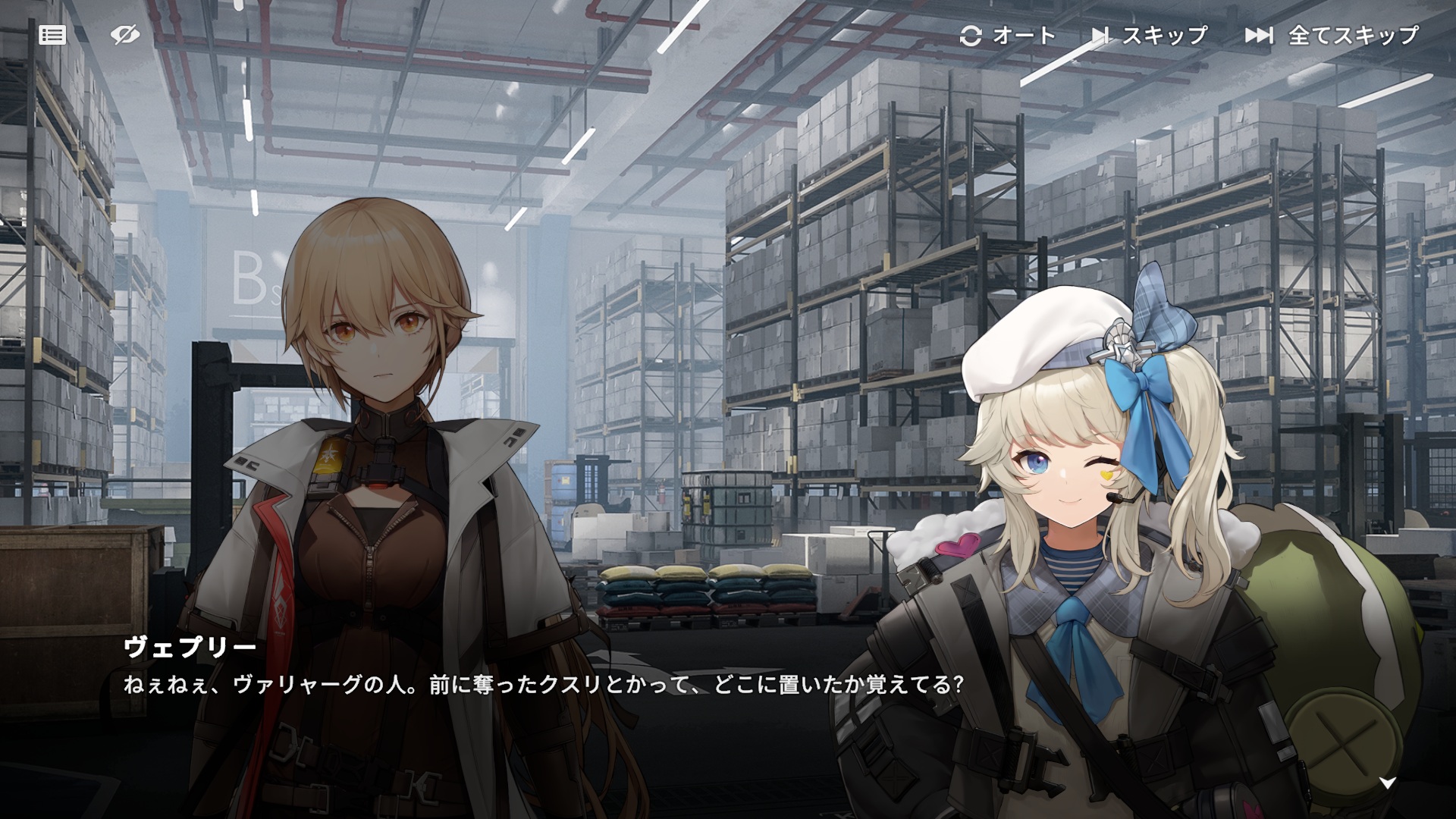1456x819 pixels.
Task: Hide the dialogue interface with eye icon
Action: point(124,35)
